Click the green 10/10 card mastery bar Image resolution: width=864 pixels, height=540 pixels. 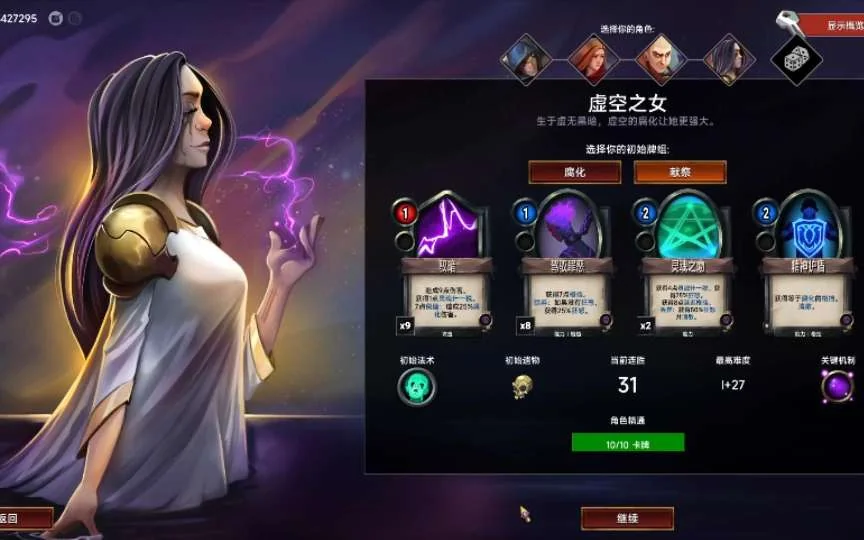click(x=628, y=442)
